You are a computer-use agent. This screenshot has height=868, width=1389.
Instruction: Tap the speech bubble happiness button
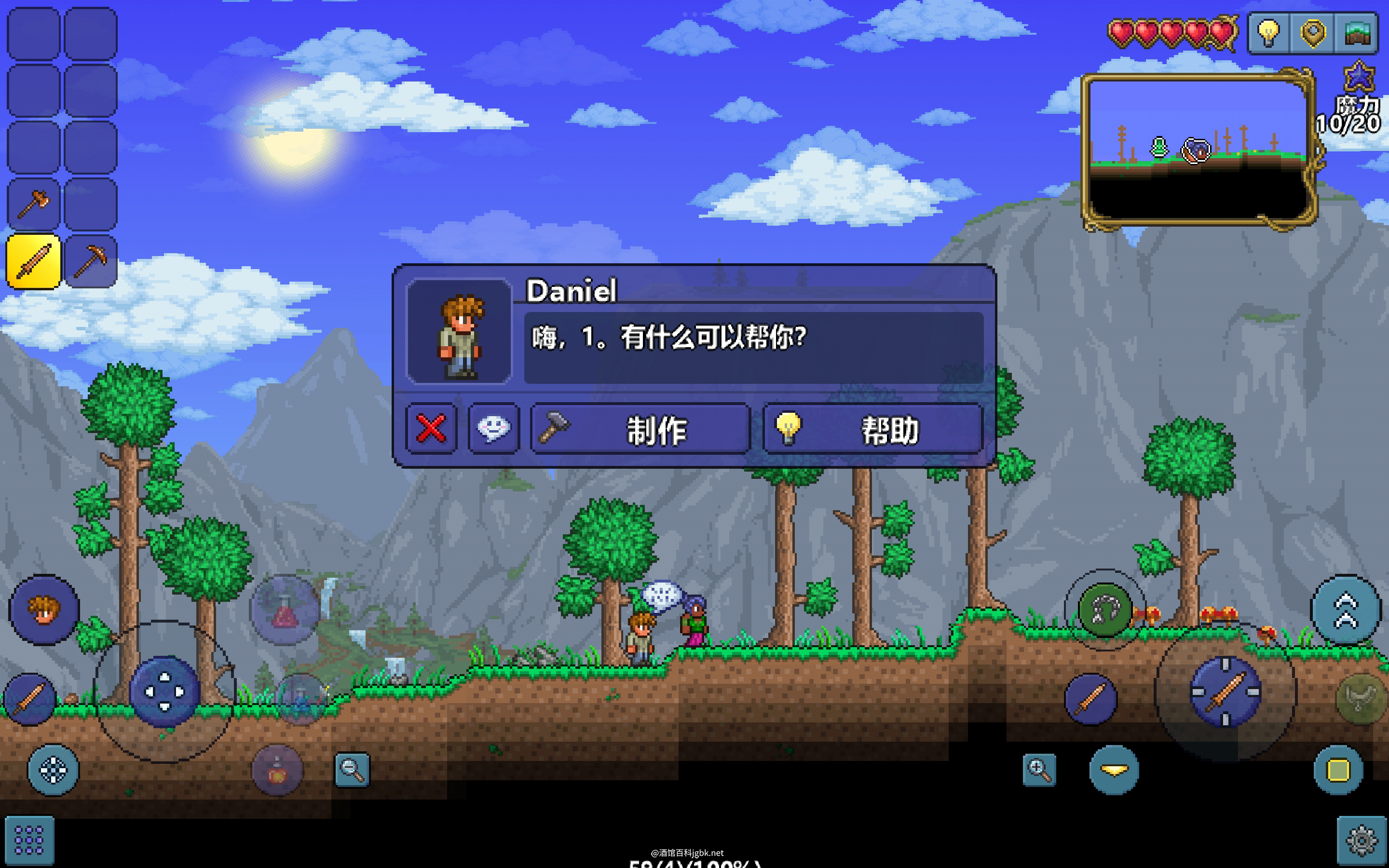(x=493, y=429)
